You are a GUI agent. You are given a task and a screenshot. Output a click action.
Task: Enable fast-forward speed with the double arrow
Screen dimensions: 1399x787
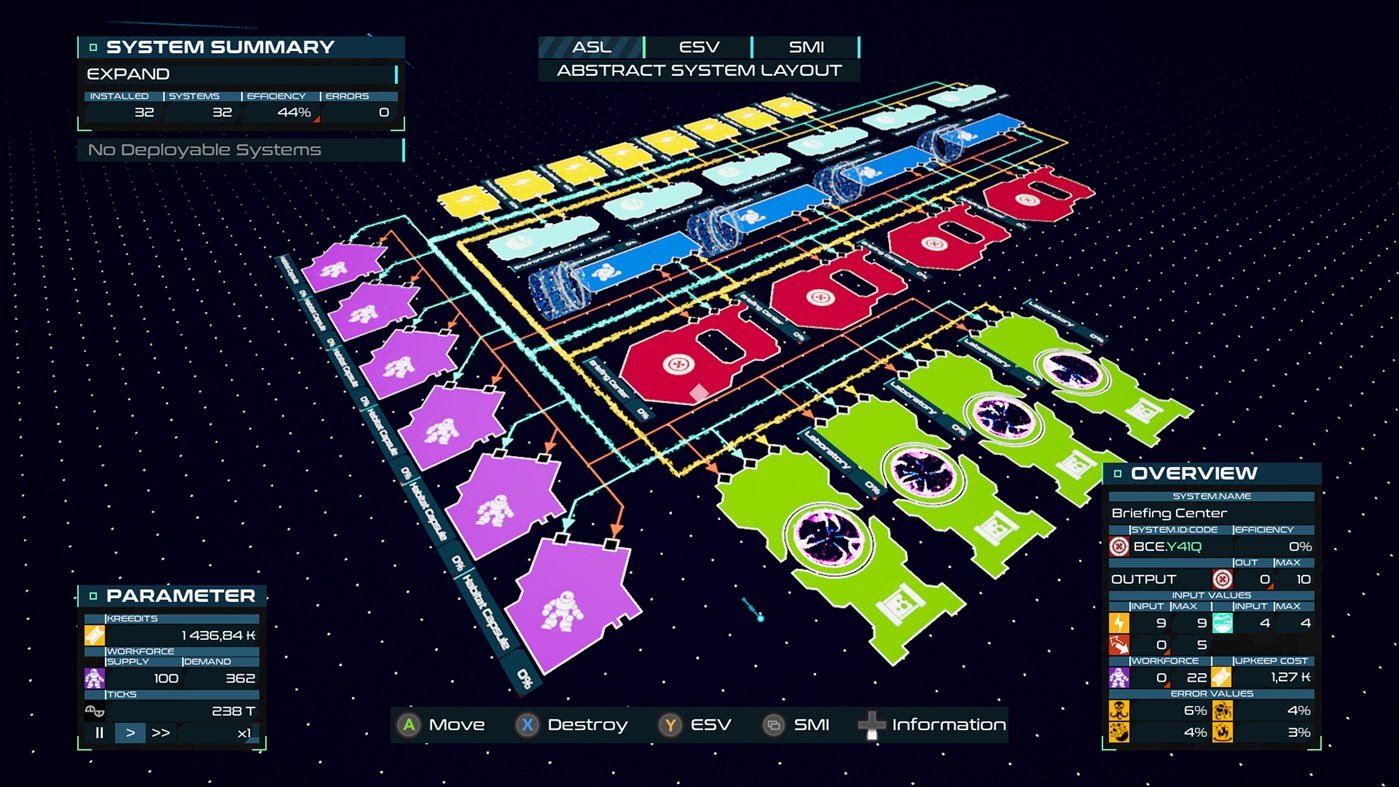(x=158, y=732)
